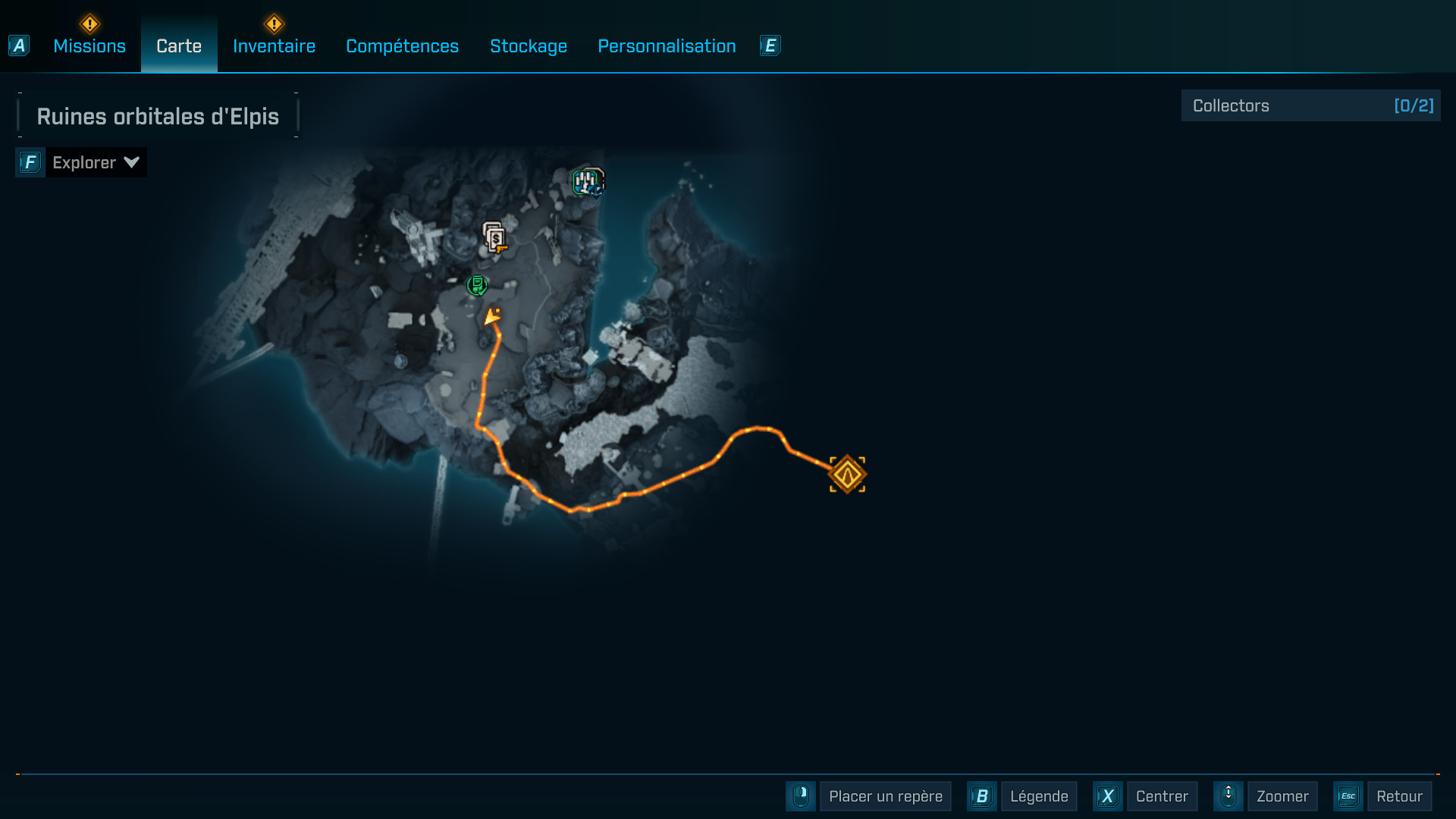1456x819 pixels.
Task: Click the mouse button icon next to Placer un repère
Action: [x=801, y=796]
